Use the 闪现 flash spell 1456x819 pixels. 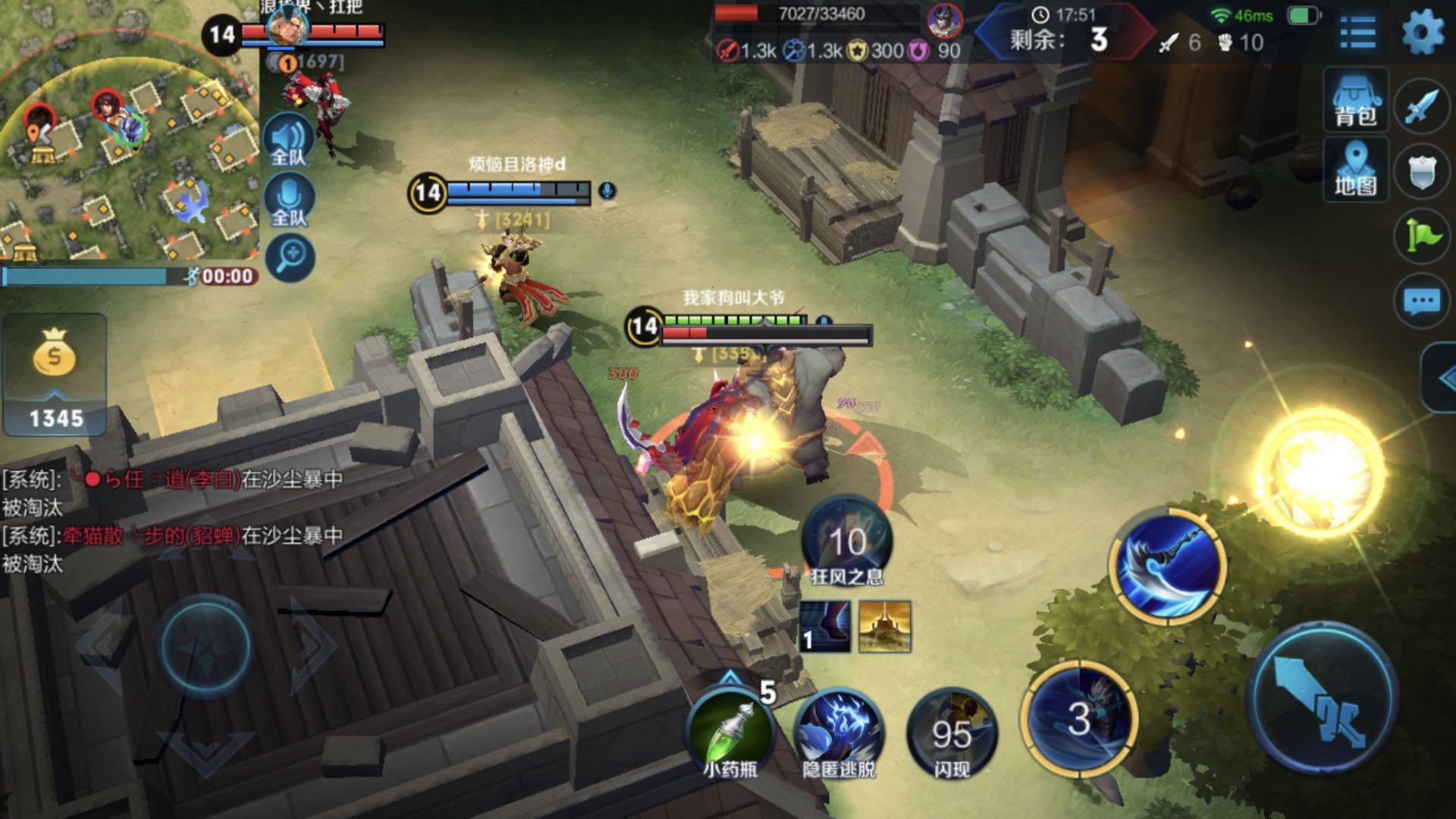click(x=951, y=732)
